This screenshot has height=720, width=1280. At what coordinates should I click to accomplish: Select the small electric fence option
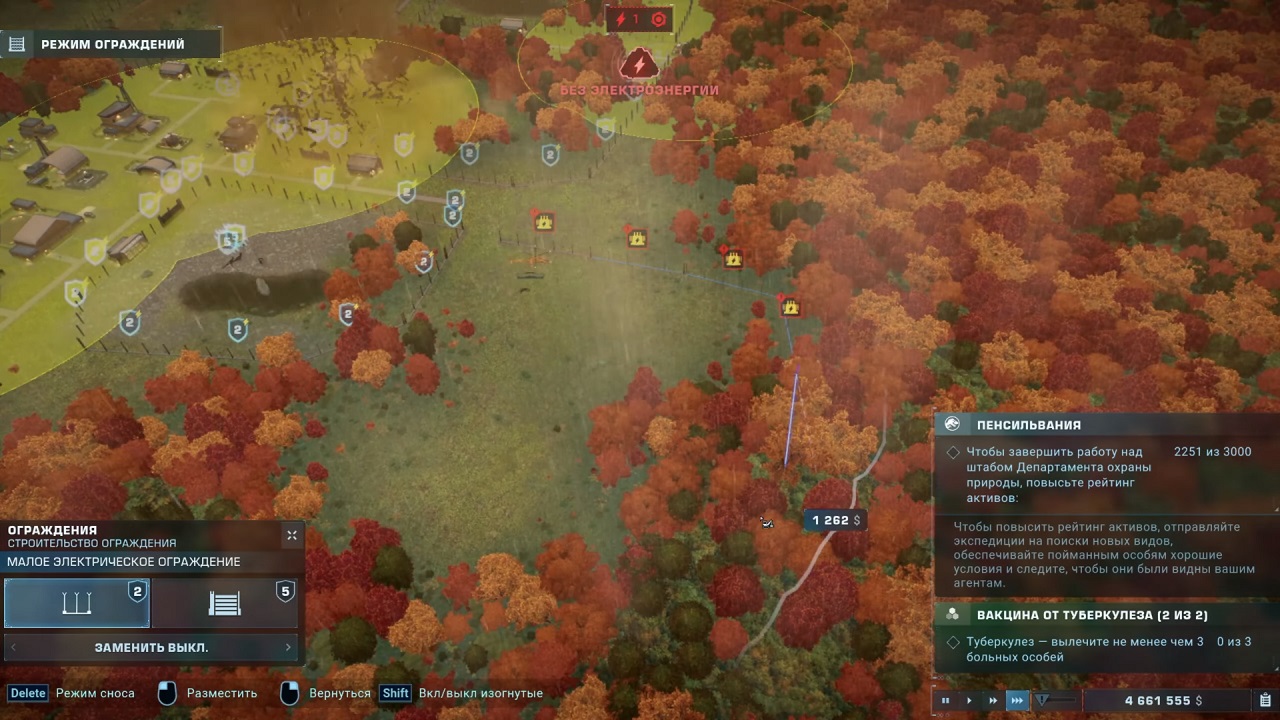click(x=77, y=603)
